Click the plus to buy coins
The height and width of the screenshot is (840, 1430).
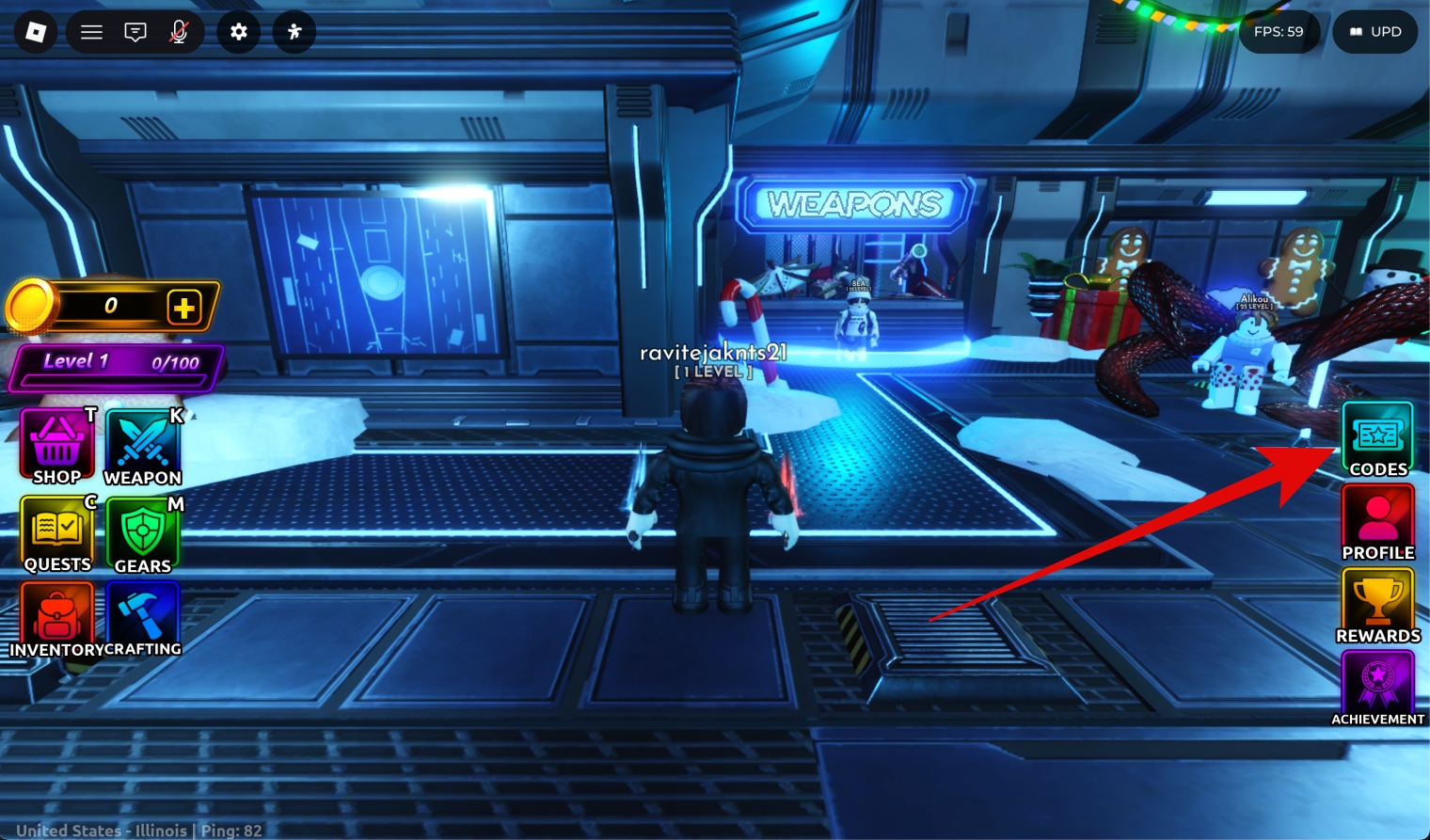coord(184,306)
